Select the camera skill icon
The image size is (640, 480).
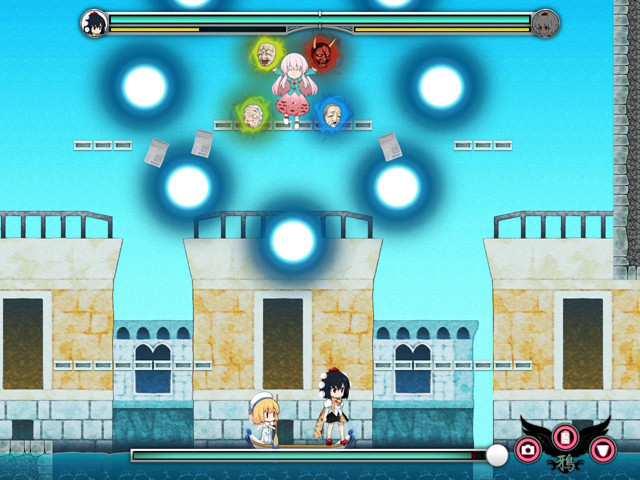pos(528,450)
